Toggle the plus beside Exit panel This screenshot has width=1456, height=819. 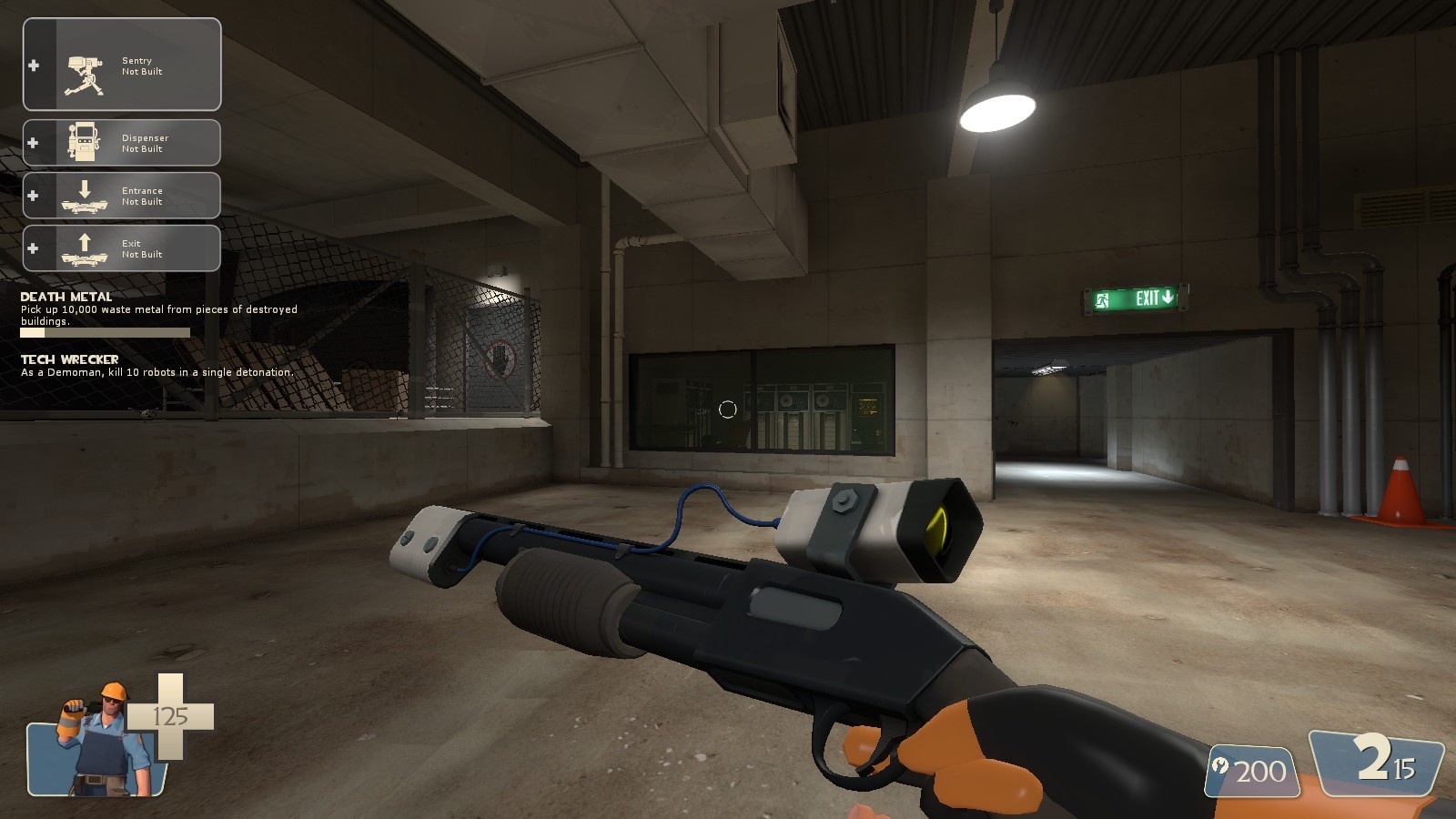pyautogui.click(x=33, y=248)
